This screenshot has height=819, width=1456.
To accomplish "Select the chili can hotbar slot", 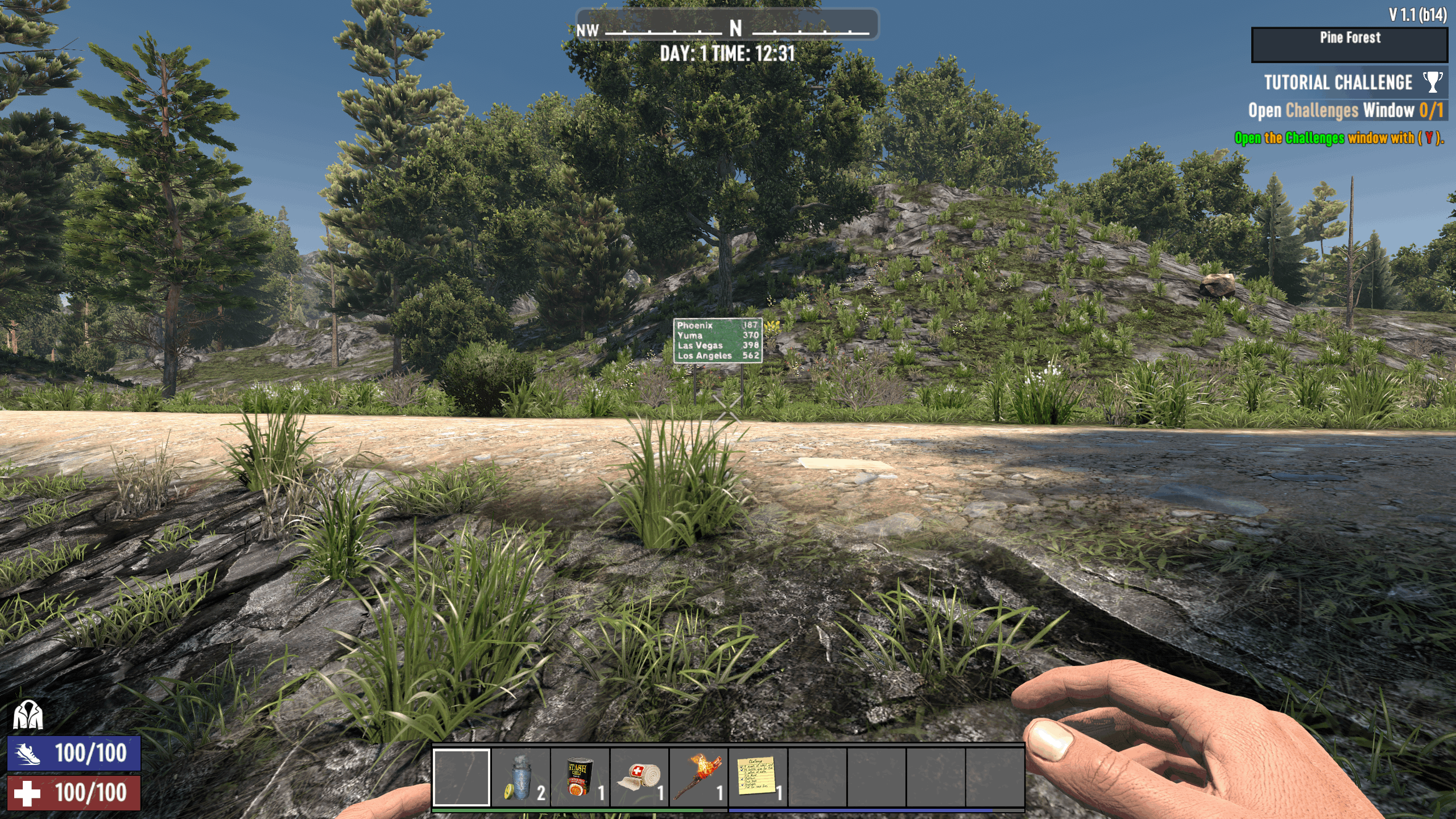I will click(580, 777).
